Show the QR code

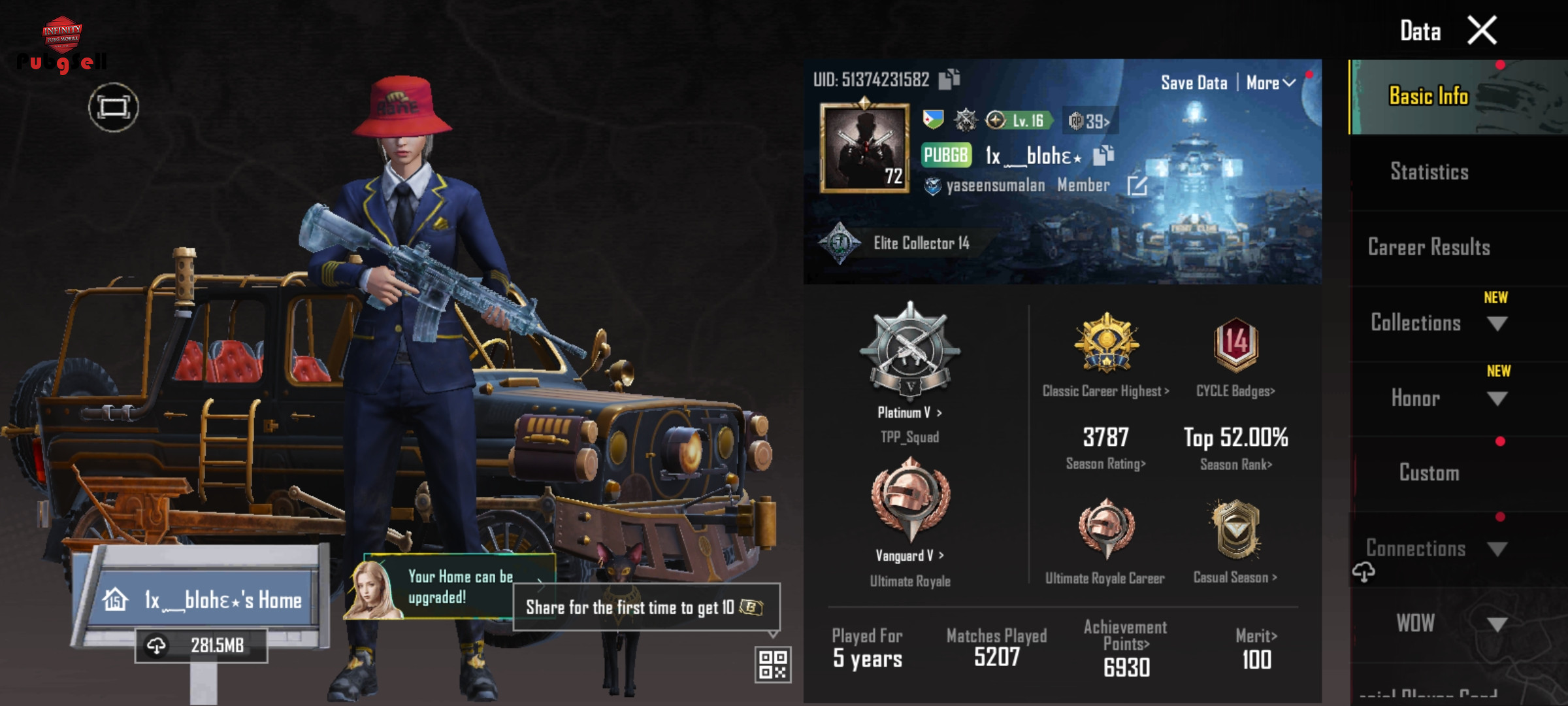click(x=772, y=664)
